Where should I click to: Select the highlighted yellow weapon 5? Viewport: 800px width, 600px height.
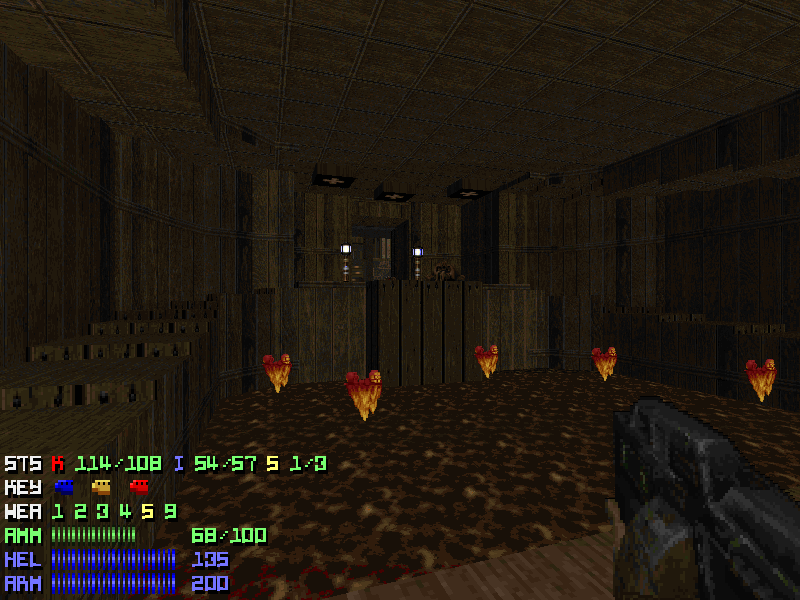click(x=146, y=512)
